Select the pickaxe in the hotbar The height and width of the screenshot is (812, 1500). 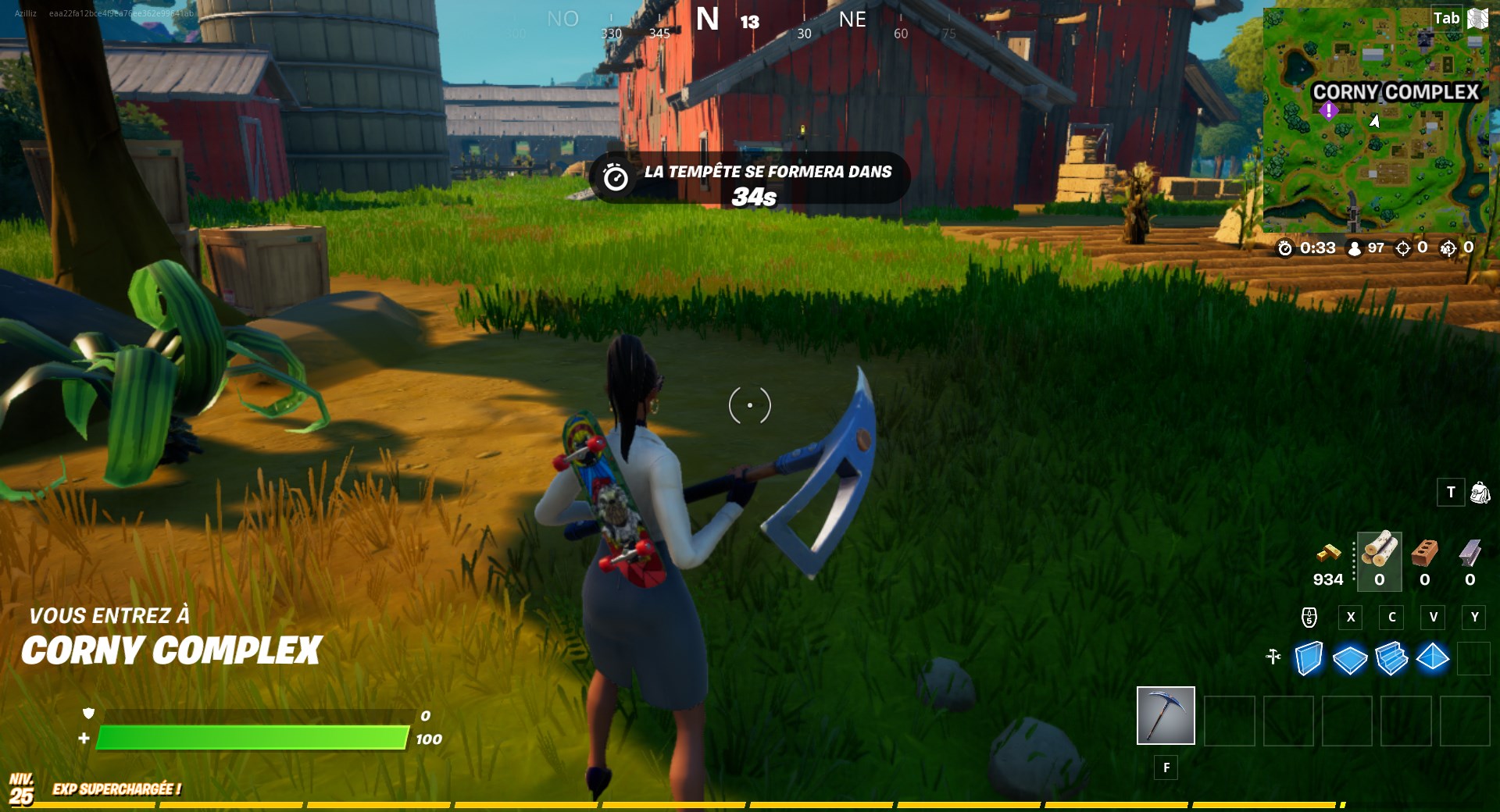tap(1165, 716)
